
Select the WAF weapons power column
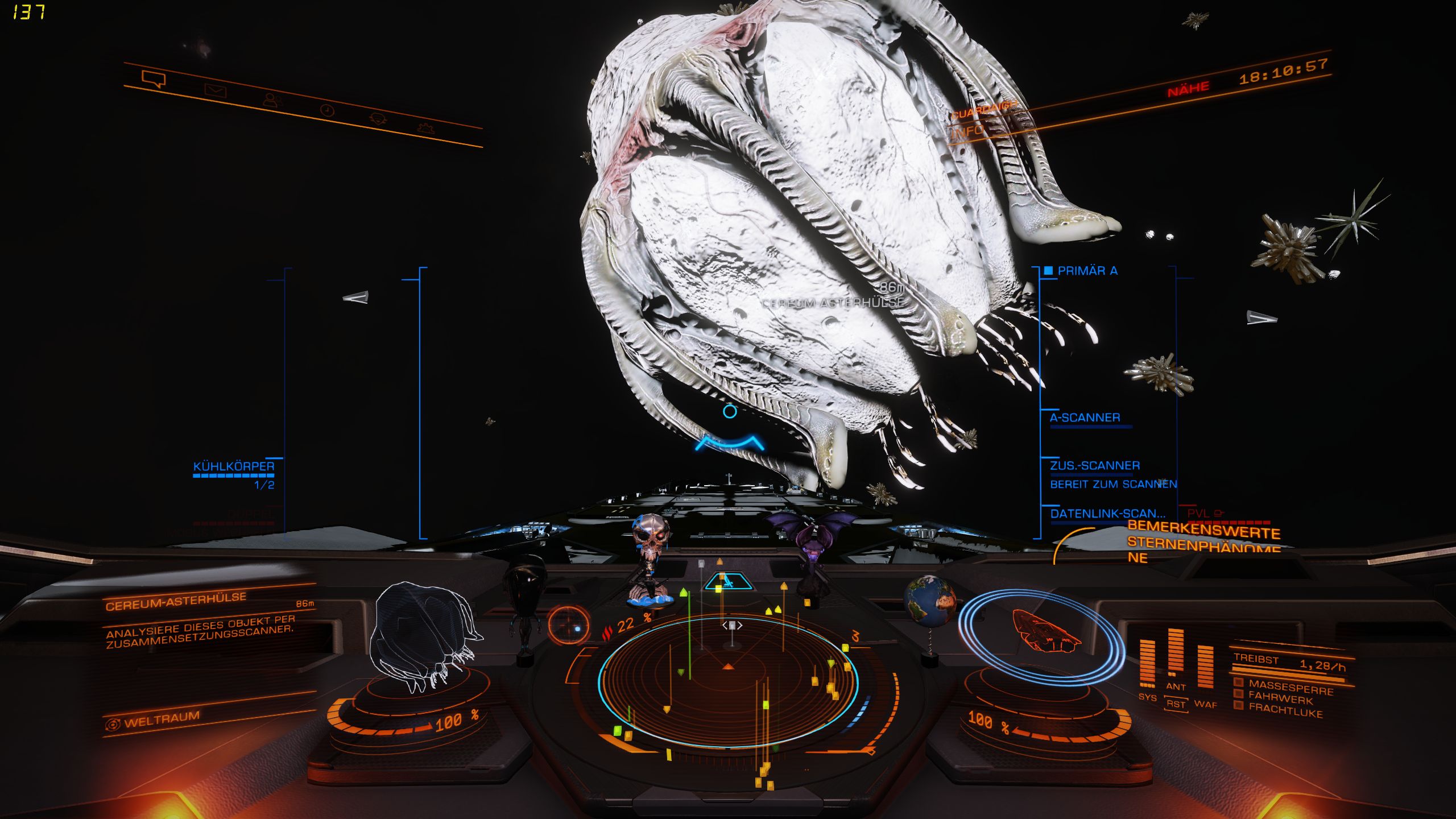[x=1205, y=669]
